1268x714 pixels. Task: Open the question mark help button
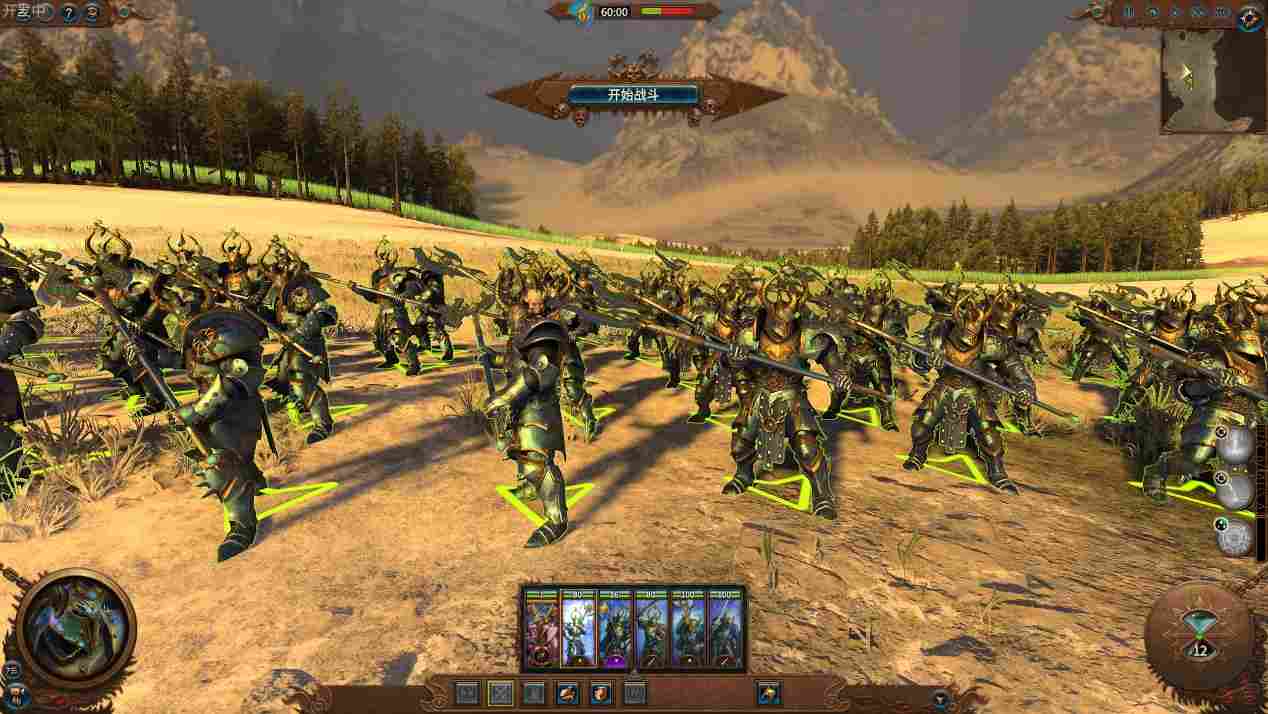69,14
